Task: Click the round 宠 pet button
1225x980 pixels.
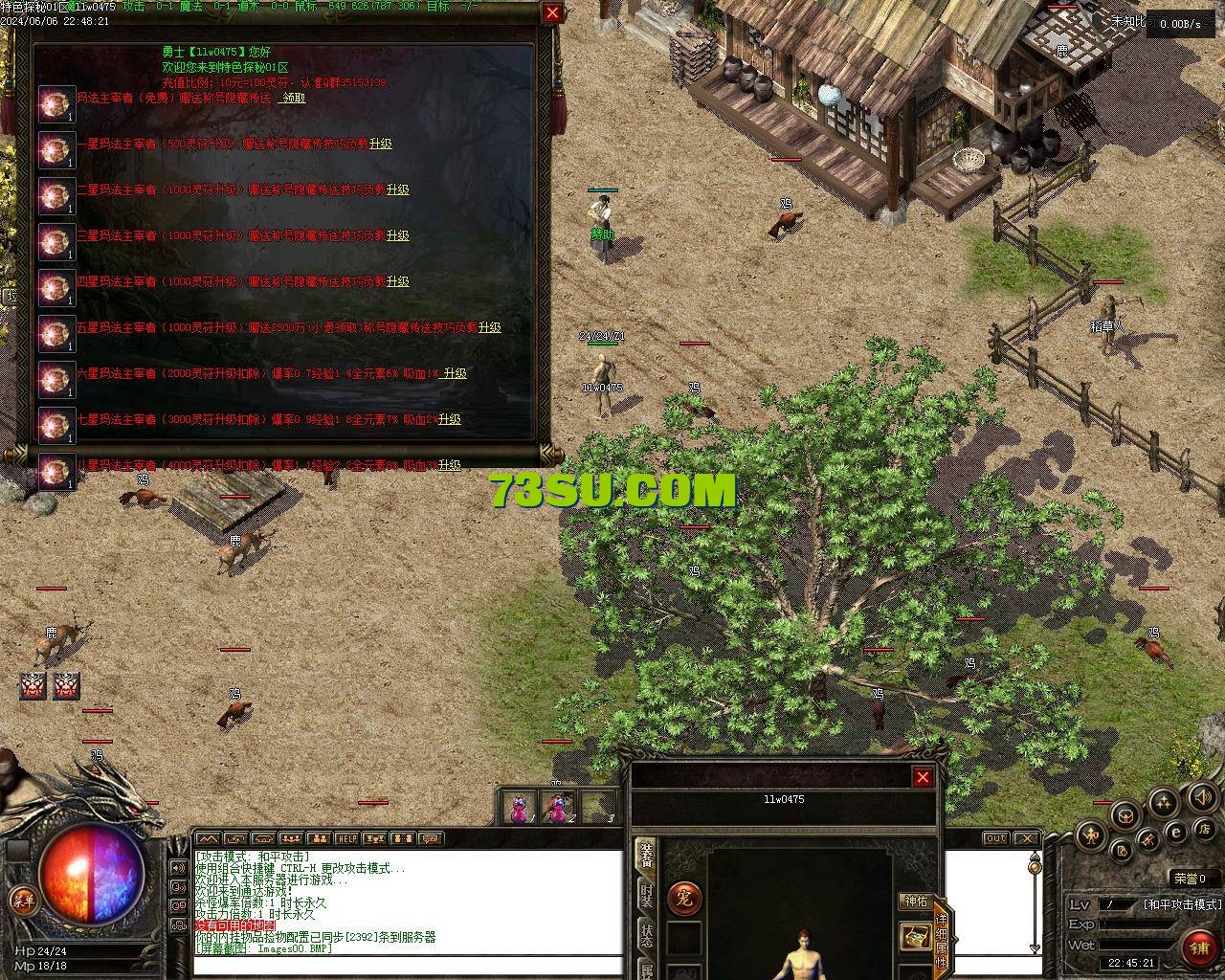Action: coord(683,898)
